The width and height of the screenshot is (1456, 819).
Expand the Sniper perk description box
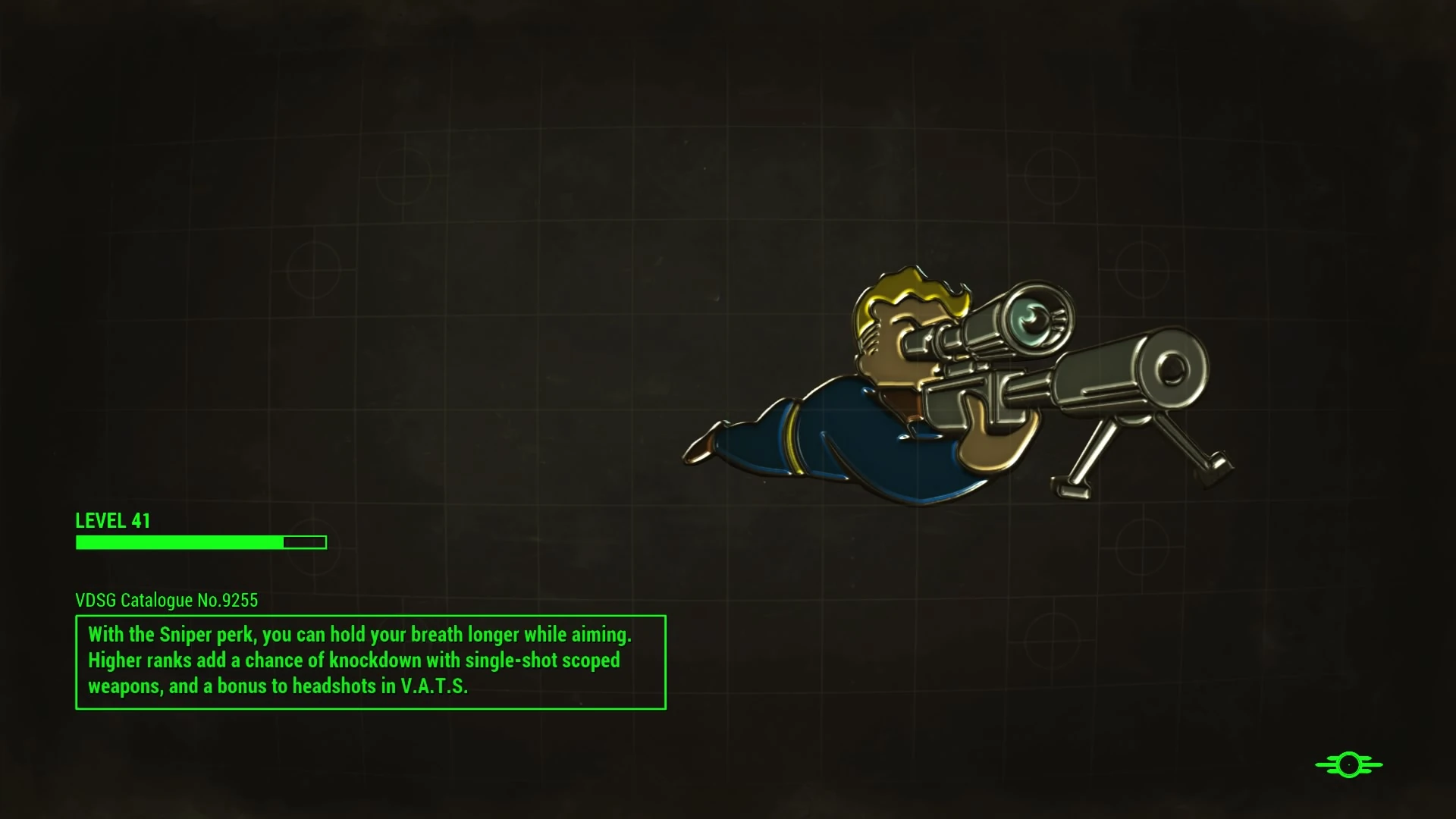370,661
